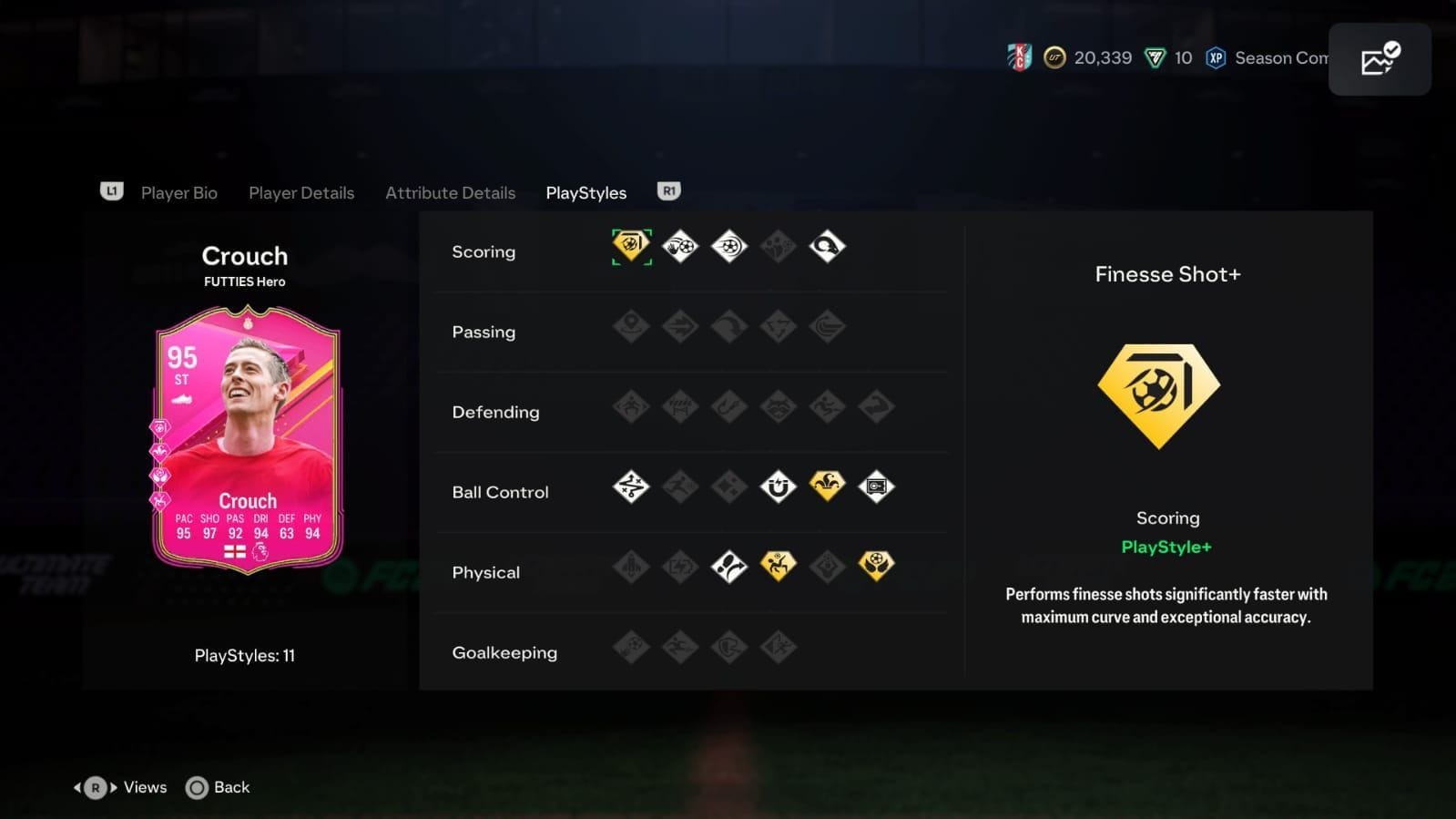The image size is (1456, 819).
Task: Click the gold Acrobatic+ bicycle-kick icon
Action: pos(779,565)
